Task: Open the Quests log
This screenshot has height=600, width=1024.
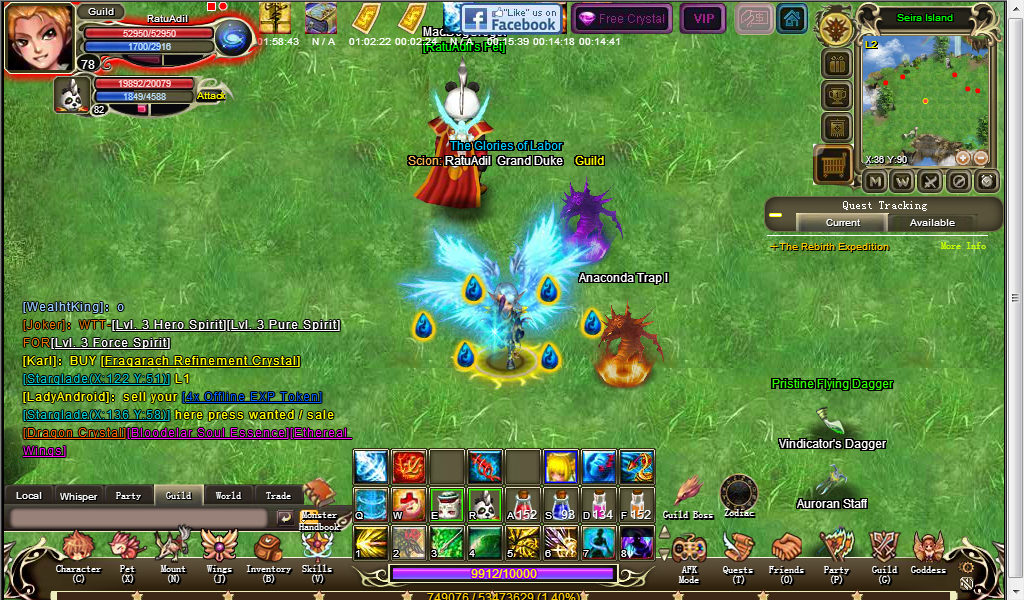Action: 738,551
